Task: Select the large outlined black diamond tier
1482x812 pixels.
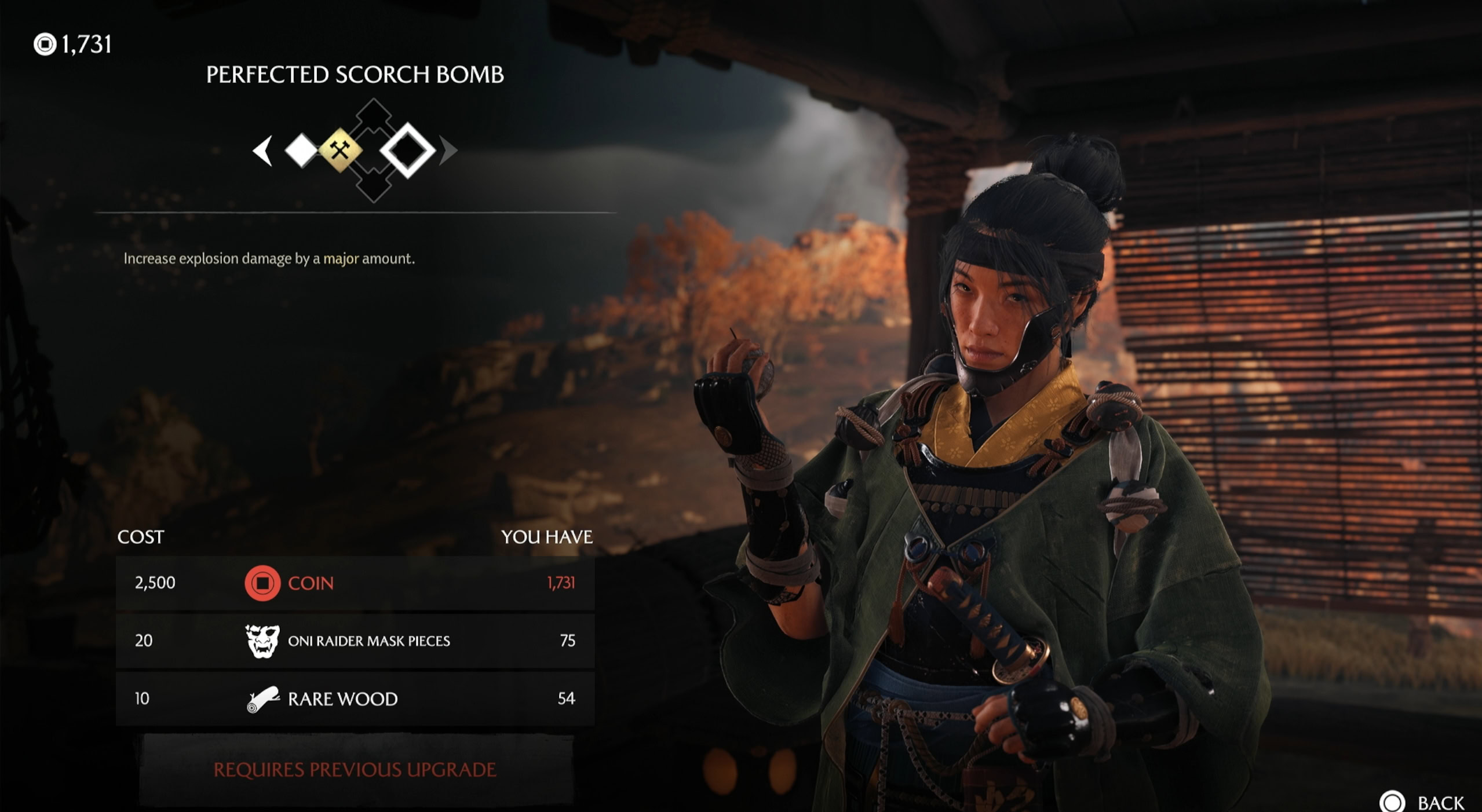Action: coord(407,151)
